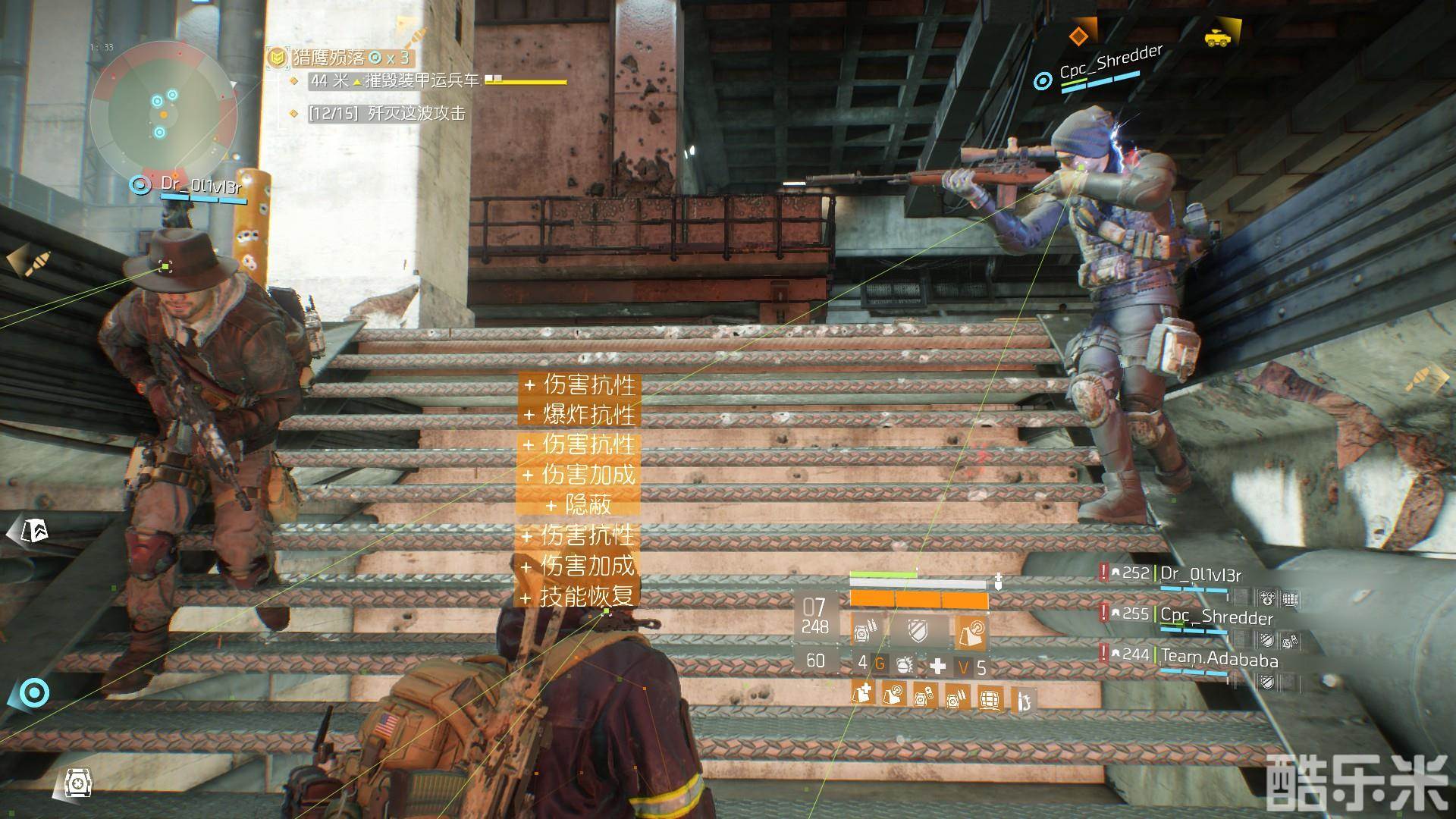Select the 歼灭这波攻击 wave objective
The height and width of the screenshot is (819, 1456).
coord(416,114)
